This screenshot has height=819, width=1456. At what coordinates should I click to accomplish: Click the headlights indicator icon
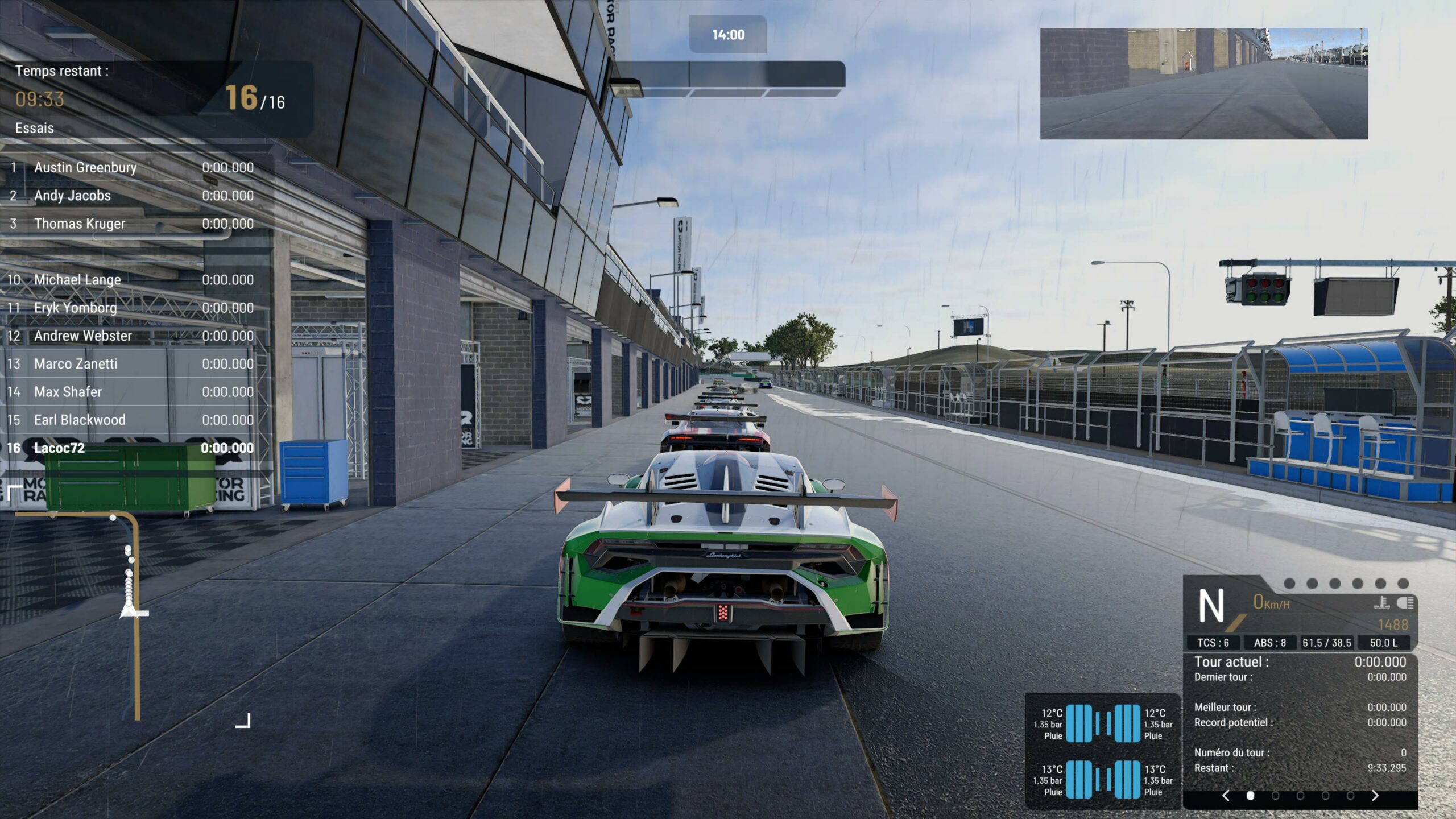click(1405, 603)
